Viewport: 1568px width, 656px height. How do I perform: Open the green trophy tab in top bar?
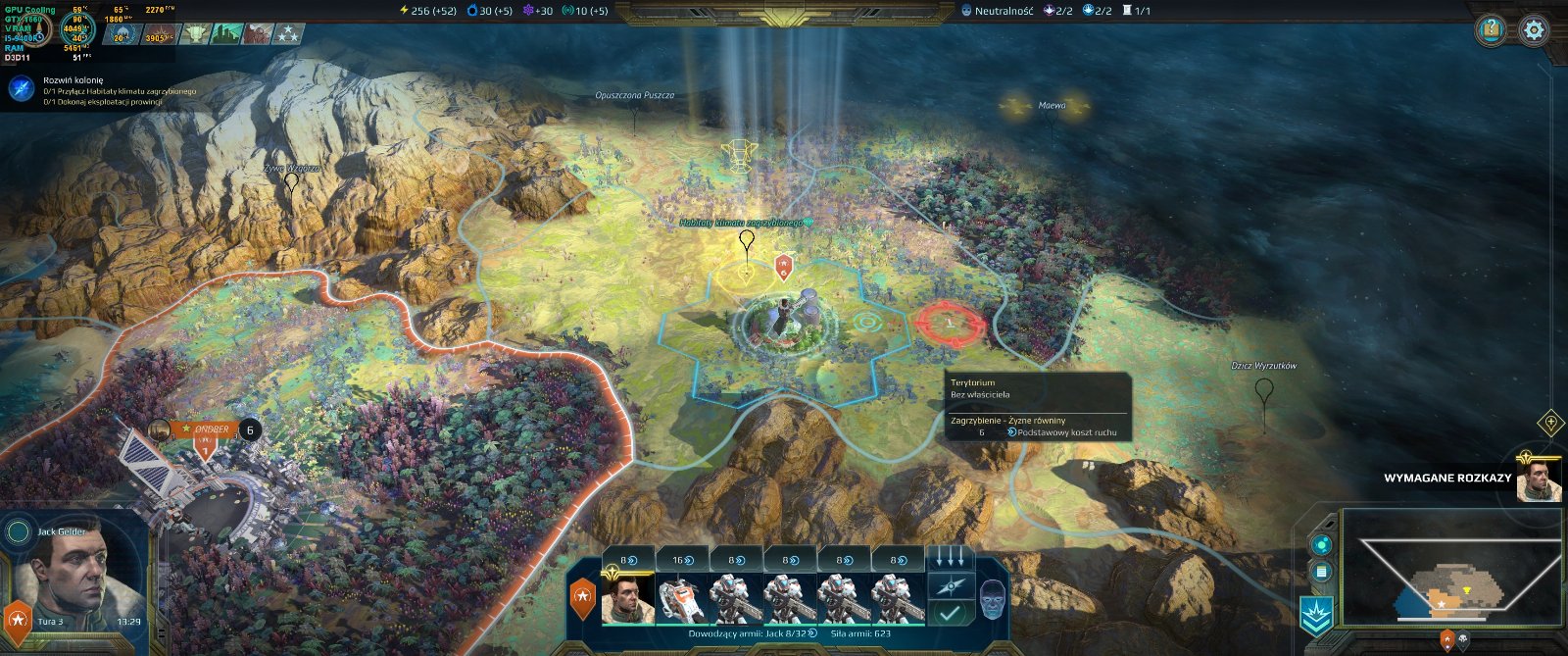point(196,34)
